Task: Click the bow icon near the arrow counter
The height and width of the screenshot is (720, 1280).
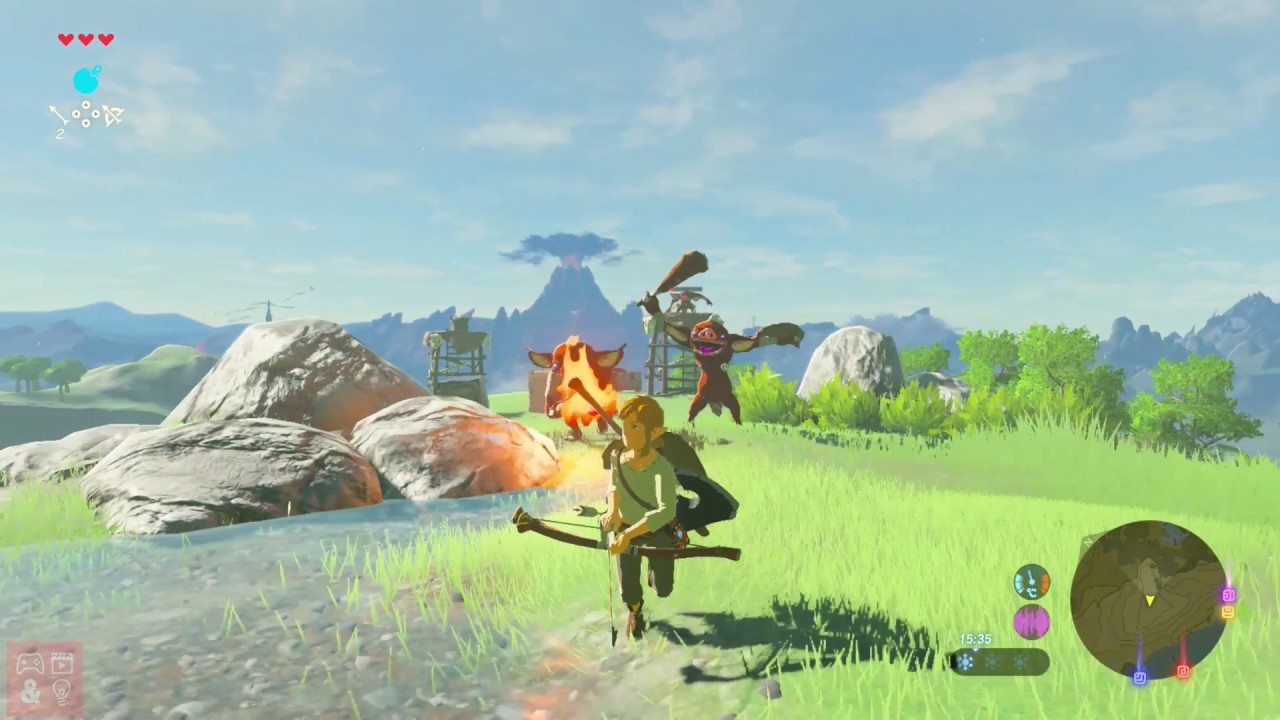Action: point(113,116)
